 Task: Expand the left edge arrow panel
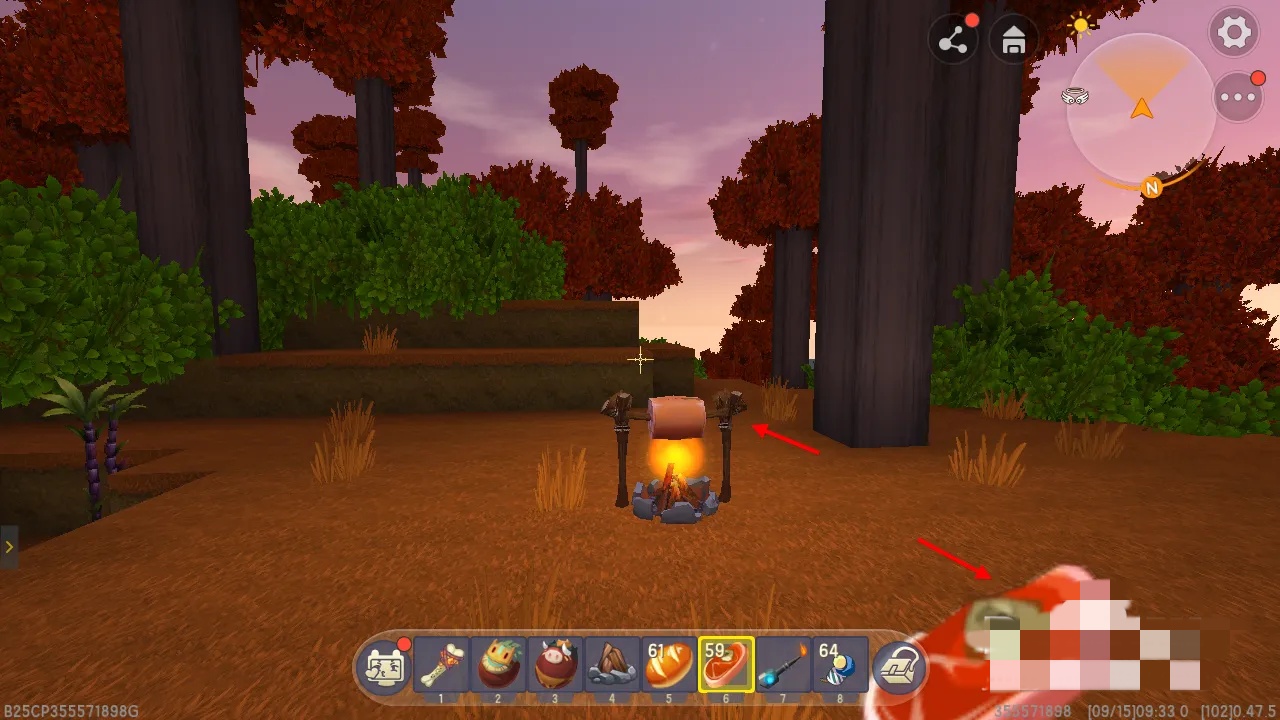point(9,547)
